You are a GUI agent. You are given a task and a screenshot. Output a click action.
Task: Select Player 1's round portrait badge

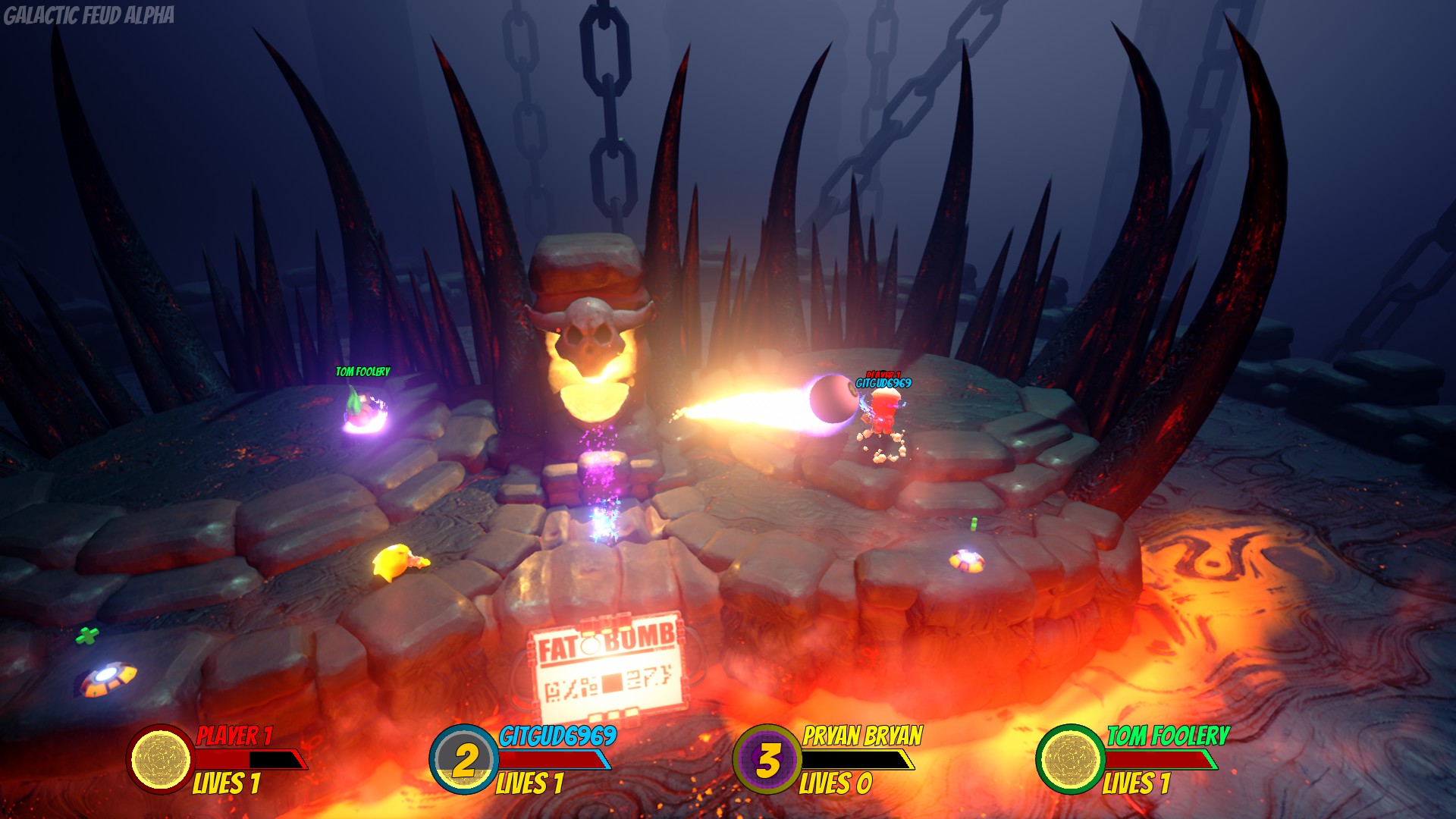click(161, 759)
